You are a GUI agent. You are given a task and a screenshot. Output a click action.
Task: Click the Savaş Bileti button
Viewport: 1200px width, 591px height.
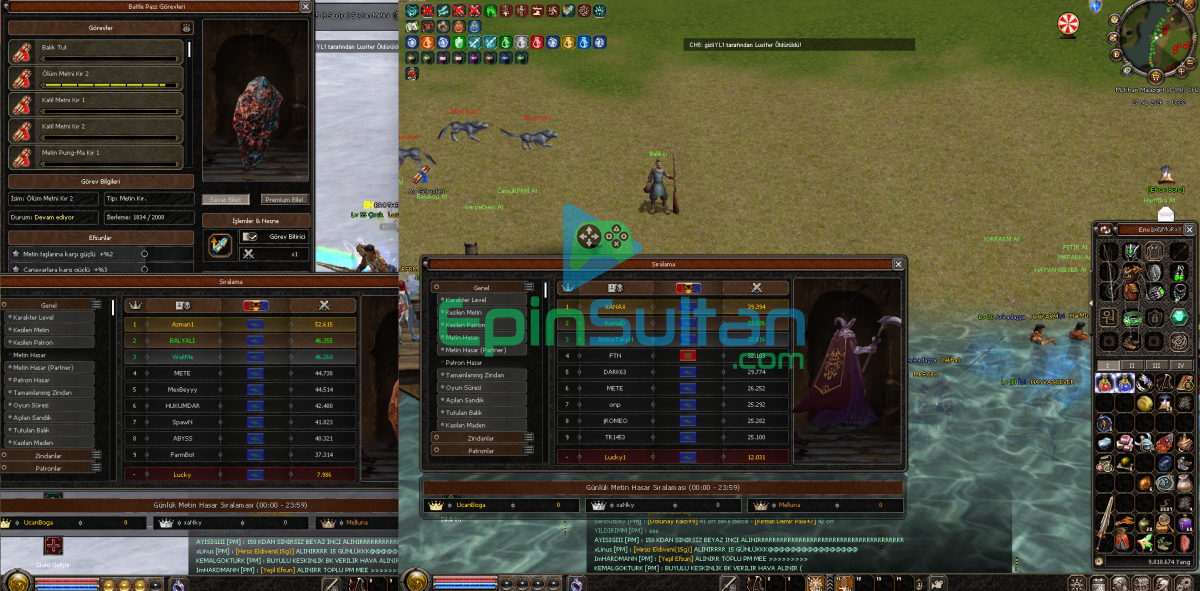click(226, 200)
